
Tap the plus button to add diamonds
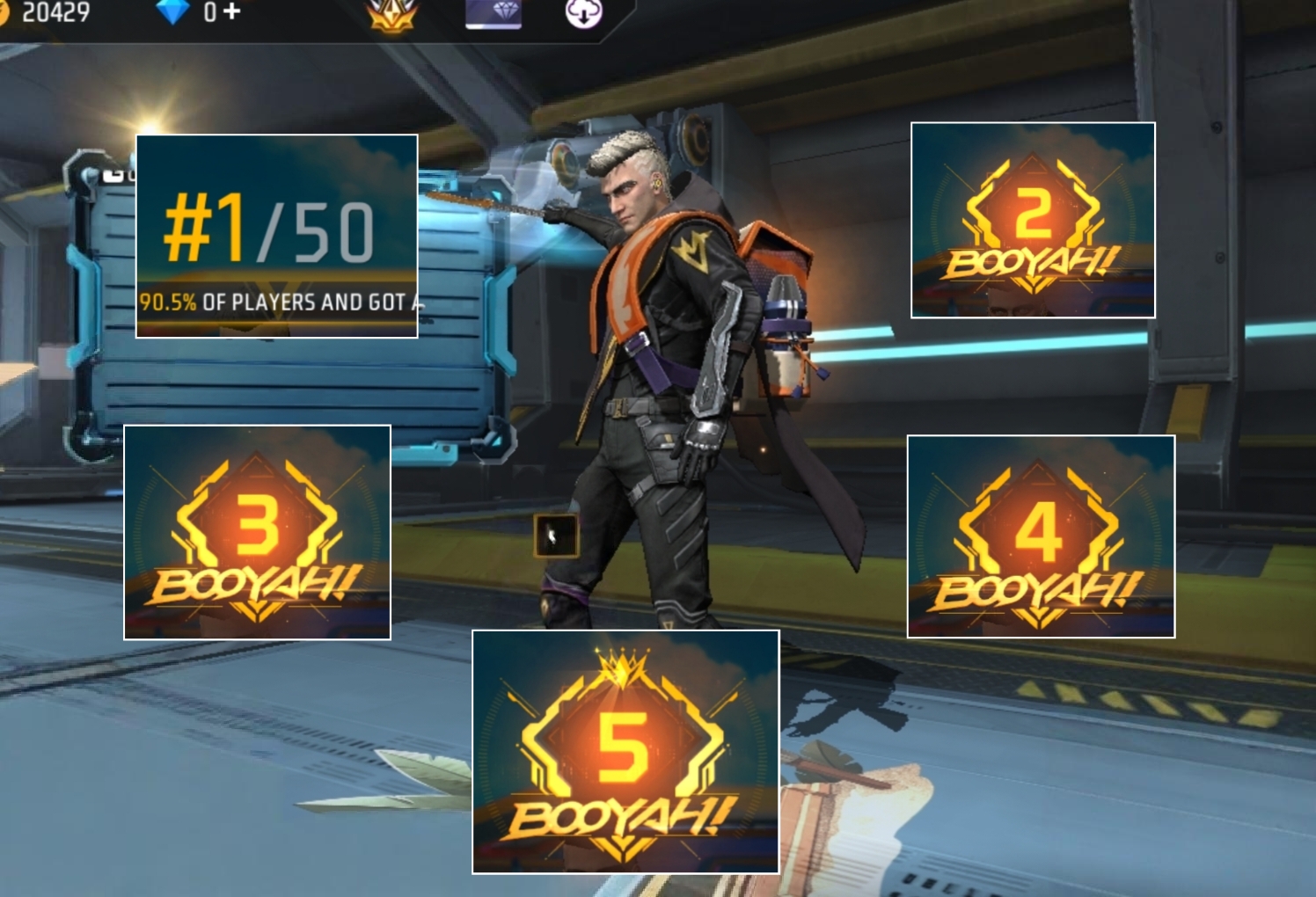coord(231,12)
